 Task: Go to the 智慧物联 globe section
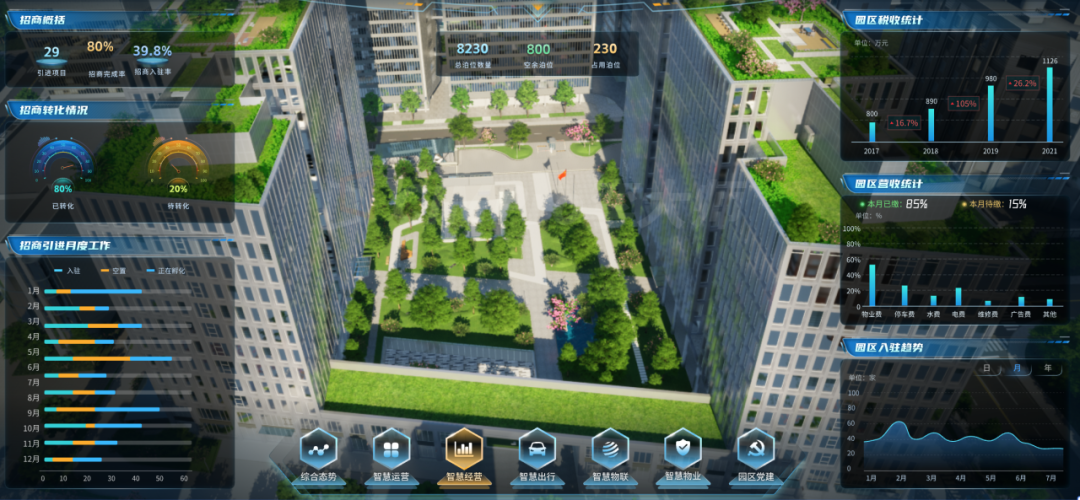[x=610, y=451]
